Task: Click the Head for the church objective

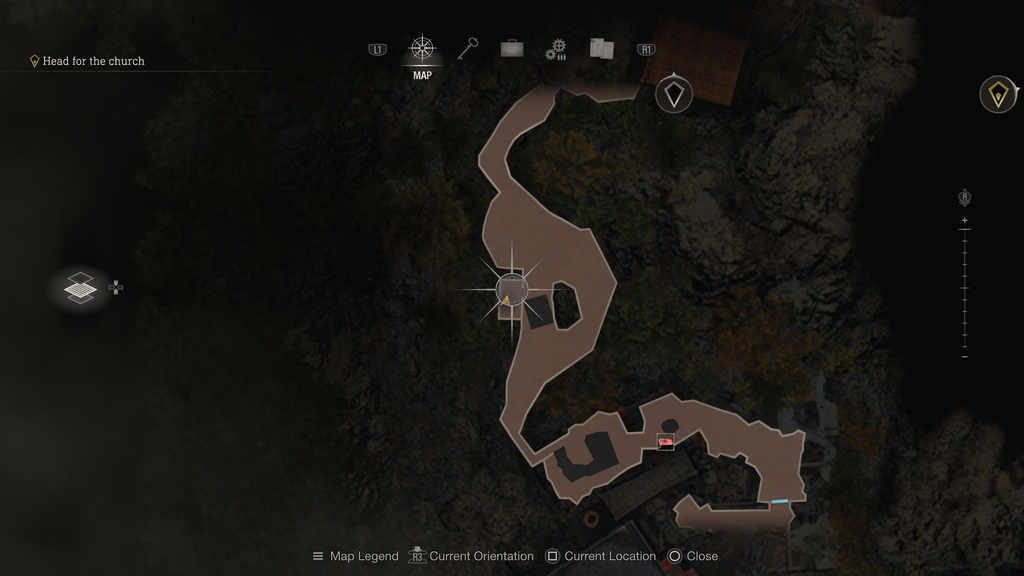Action: (x=93, y=61)
